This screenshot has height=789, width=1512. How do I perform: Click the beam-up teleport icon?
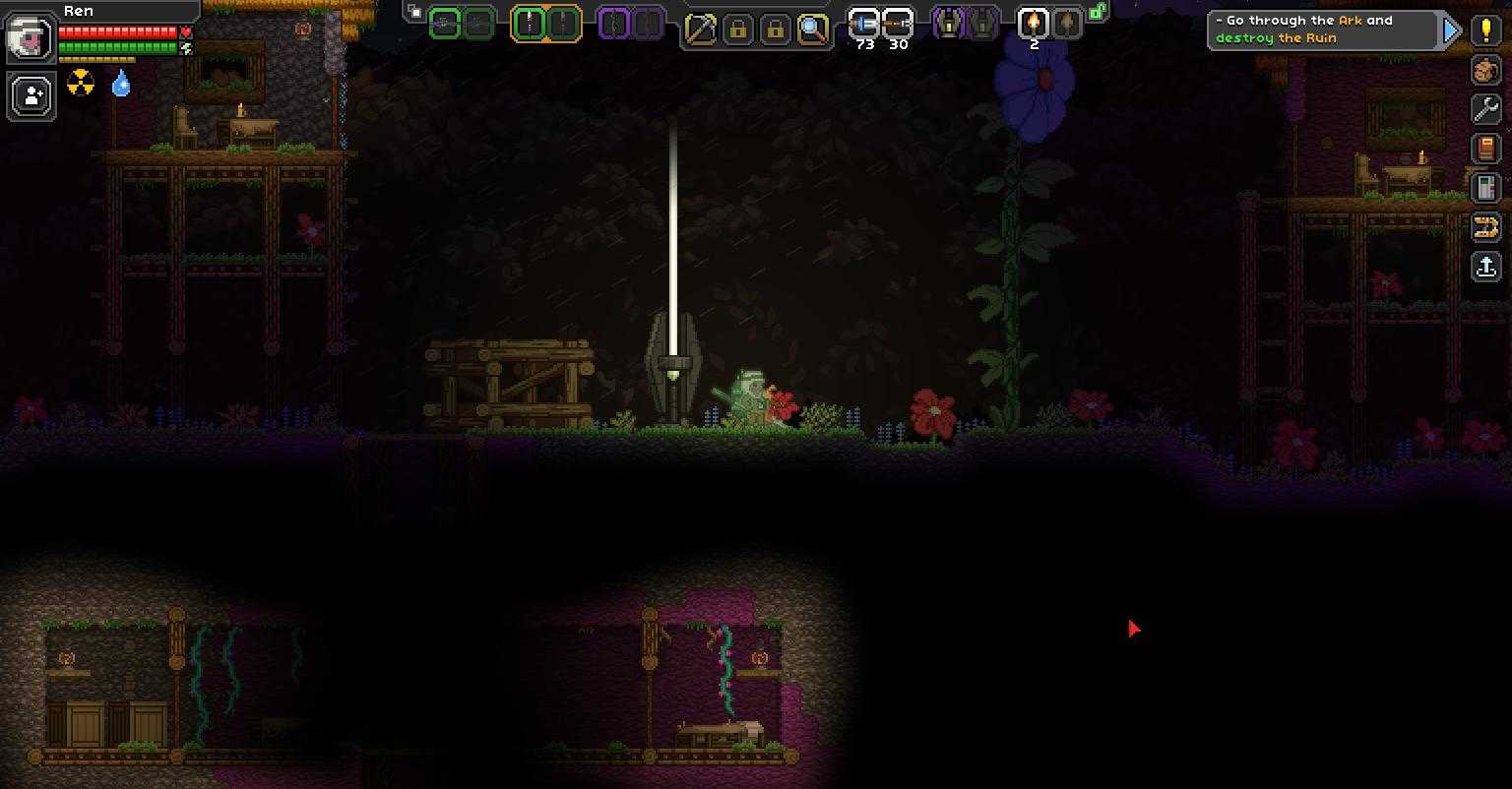[1486, 267]
